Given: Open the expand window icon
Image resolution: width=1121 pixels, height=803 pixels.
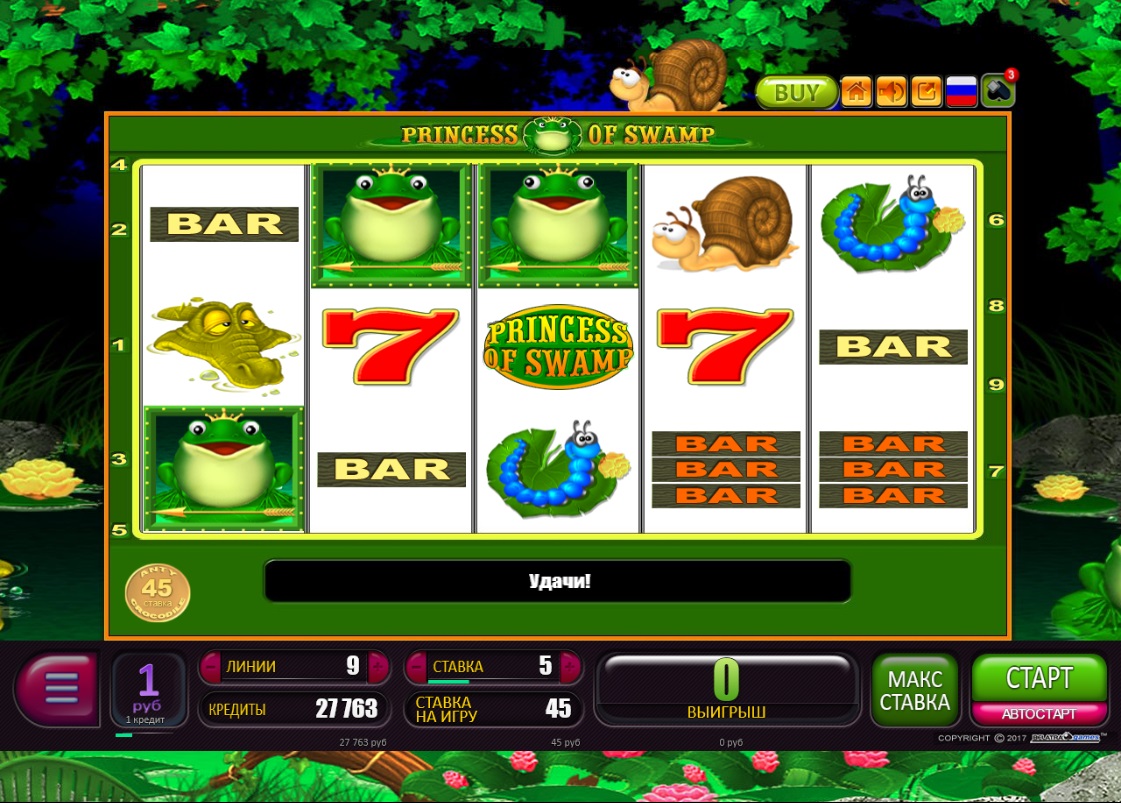Looking at the screenshot, I should pos(927,93).
